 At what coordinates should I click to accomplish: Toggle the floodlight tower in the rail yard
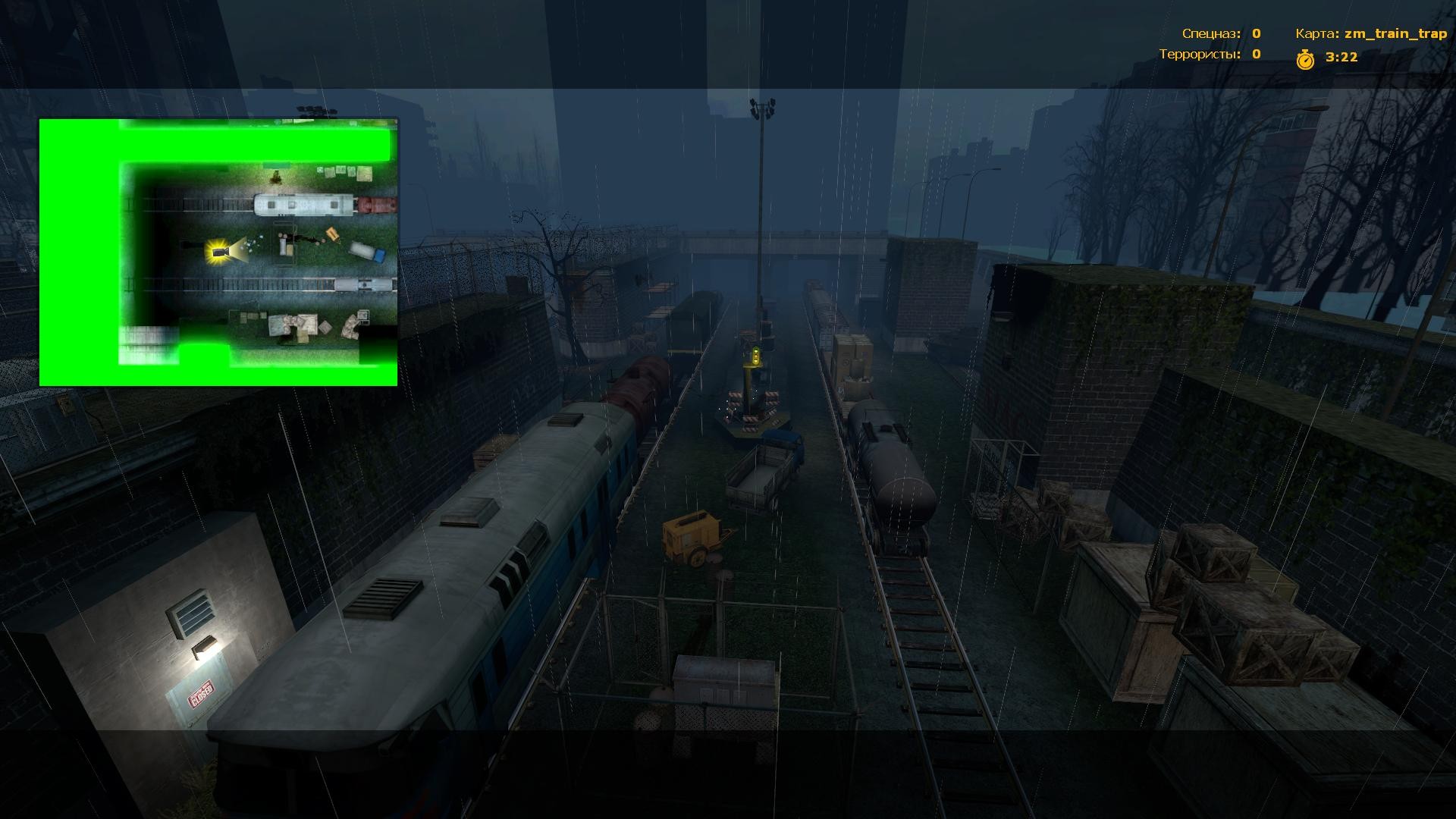(764, 106)
